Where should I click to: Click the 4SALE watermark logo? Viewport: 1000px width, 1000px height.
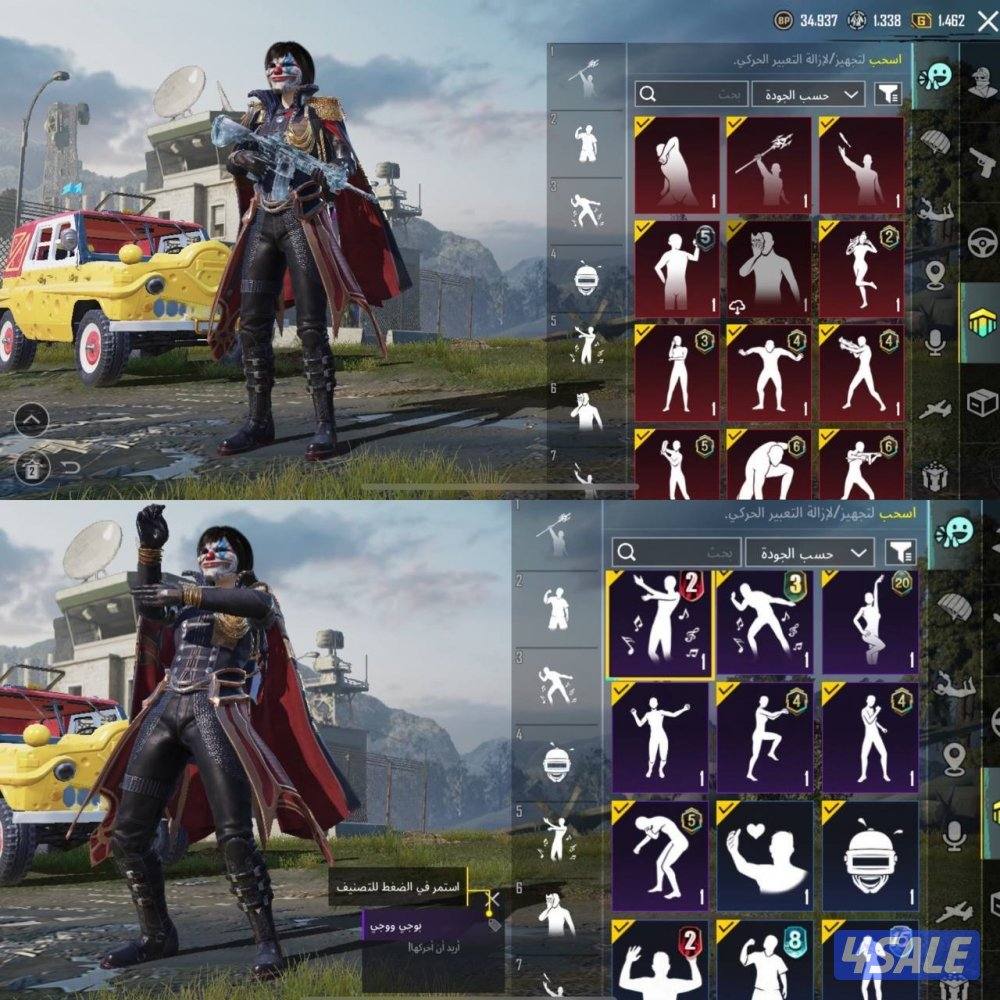tap(906, 956)
